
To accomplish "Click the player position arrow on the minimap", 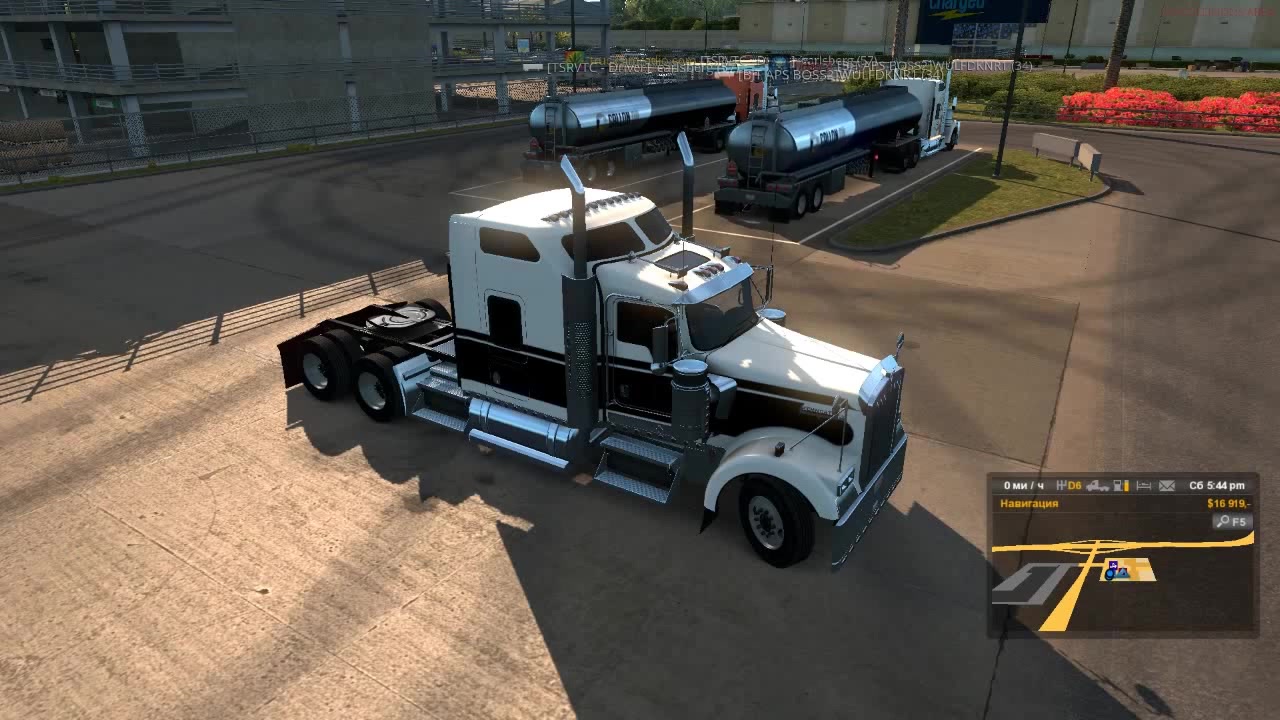I will click(1123, 573).
